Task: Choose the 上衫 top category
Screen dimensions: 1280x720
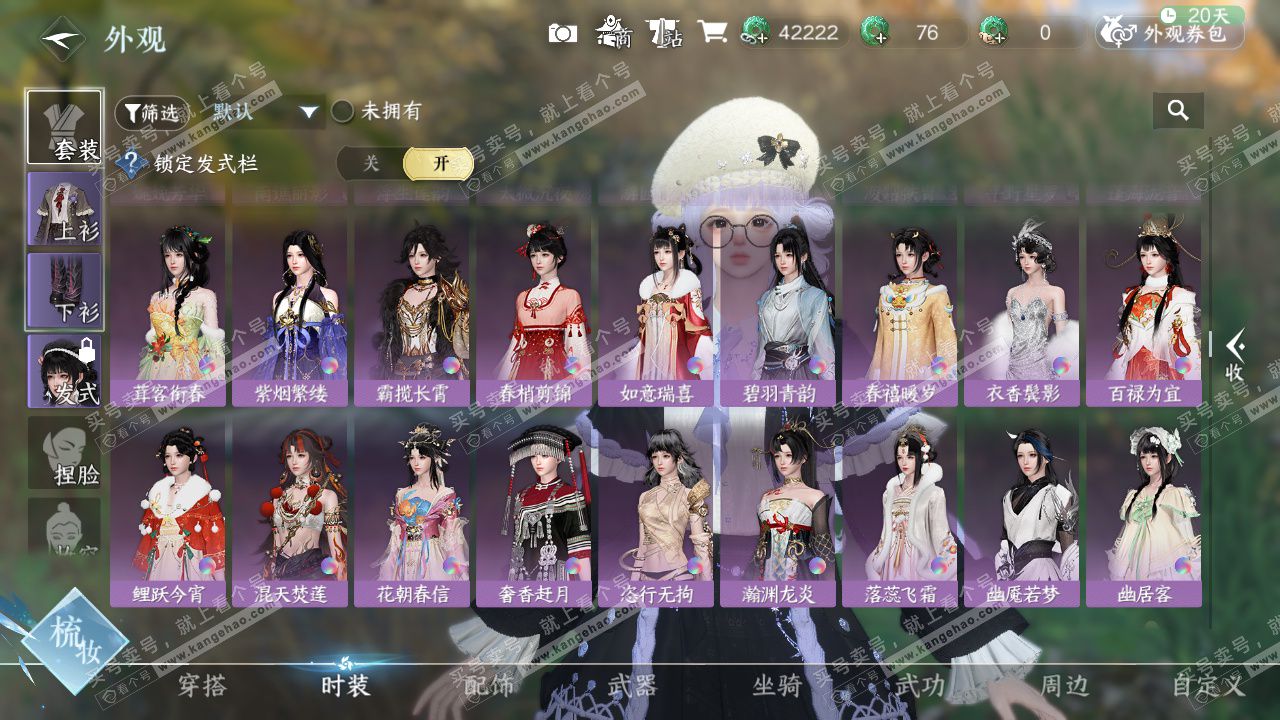Action: pyautogui.click(x=65, y=208)
